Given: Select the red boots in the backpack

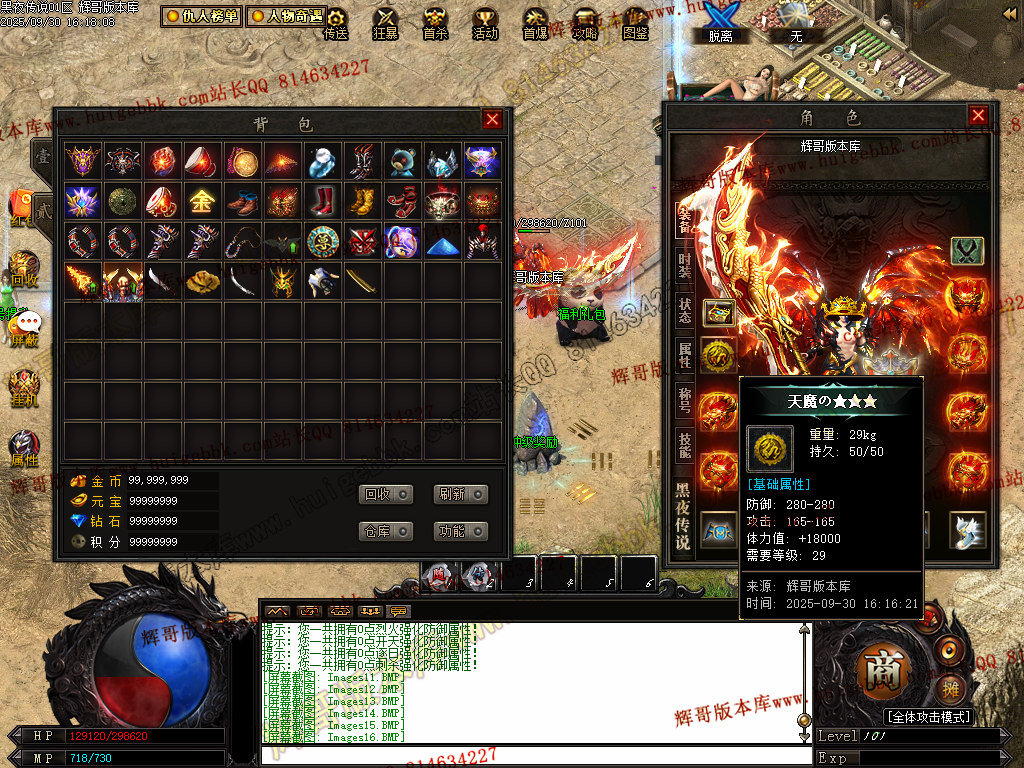Looking at the screenshot, I should [x=322, y=201].
